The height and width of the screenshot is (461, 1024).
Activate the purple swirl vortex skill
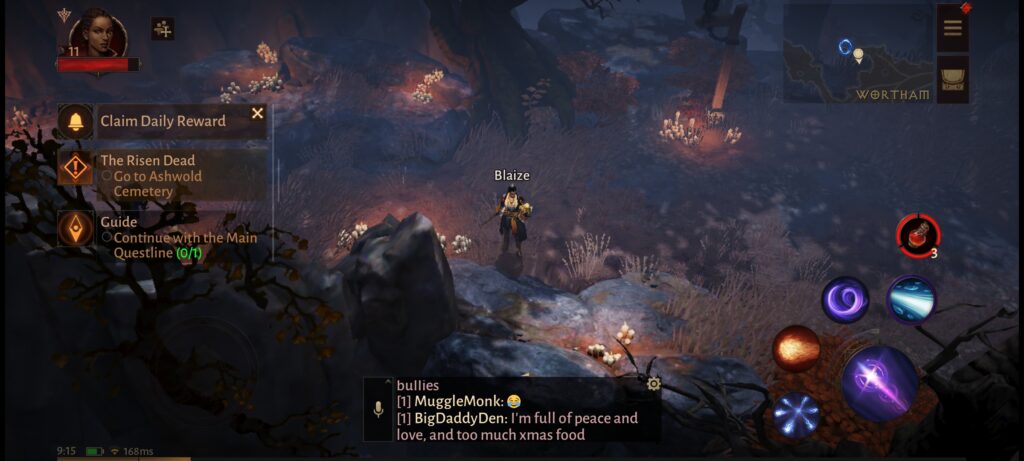(x=845, y=299)
